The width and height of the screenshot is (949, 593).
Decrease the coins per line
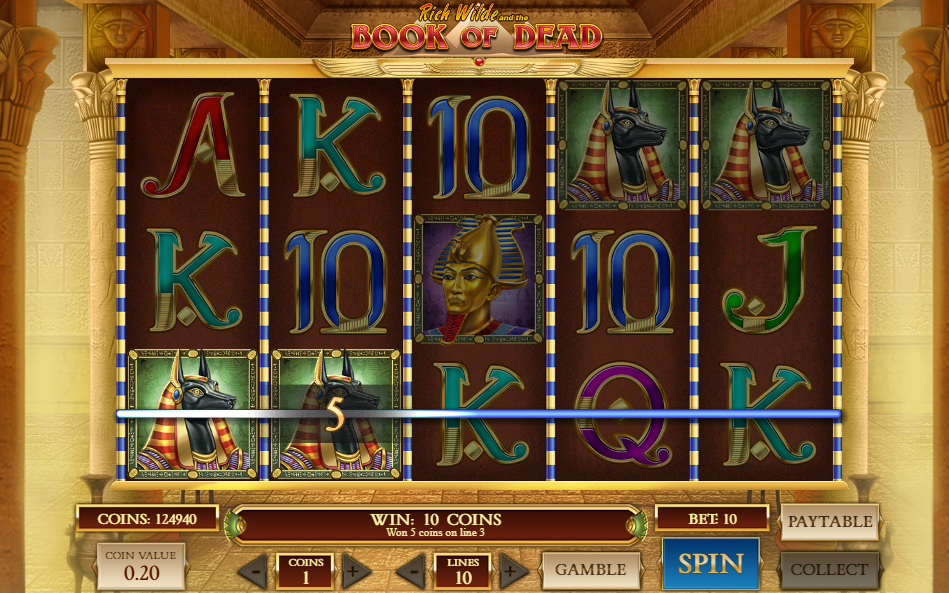pyautogui.click(x=253, y=572)
